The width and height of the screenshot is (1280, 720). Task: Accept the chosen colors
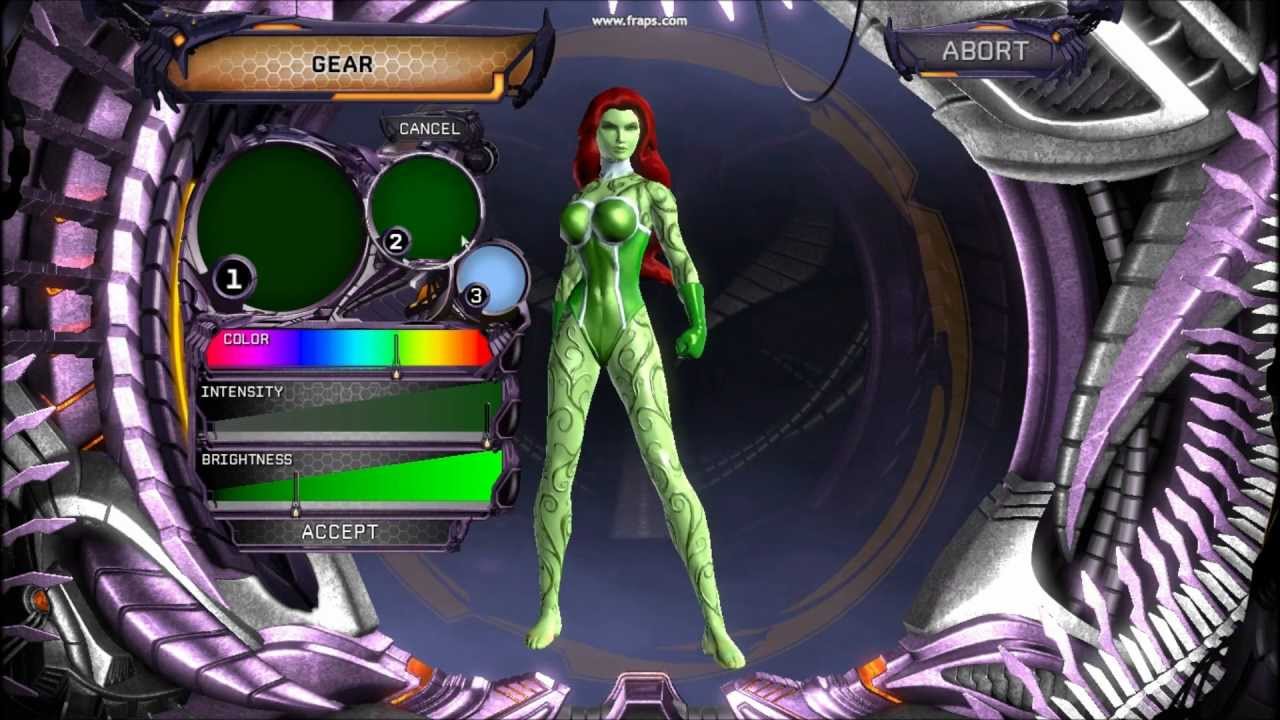coord(340,532)
